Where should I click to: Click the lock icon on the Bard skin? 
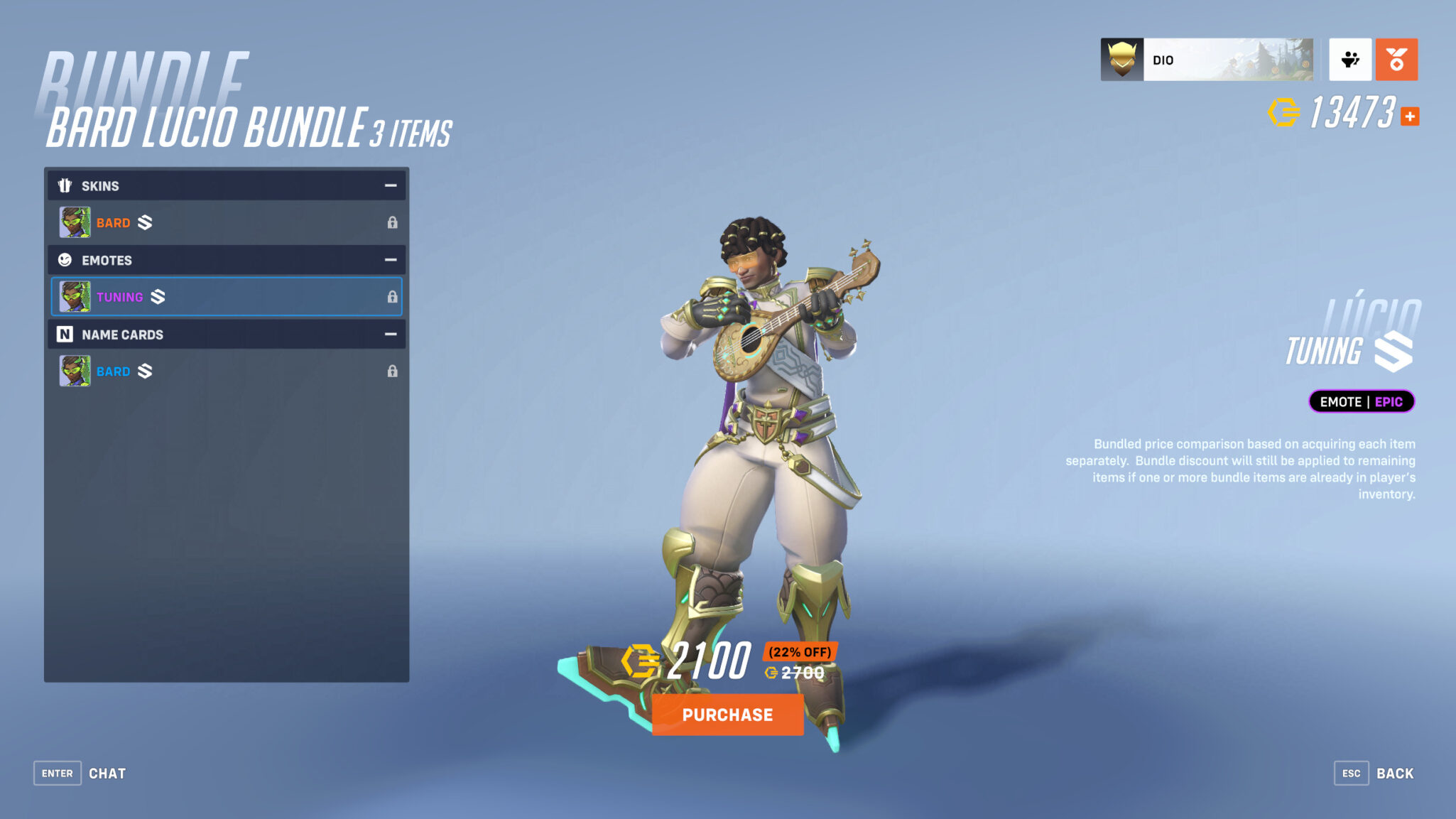coord(393,222)
